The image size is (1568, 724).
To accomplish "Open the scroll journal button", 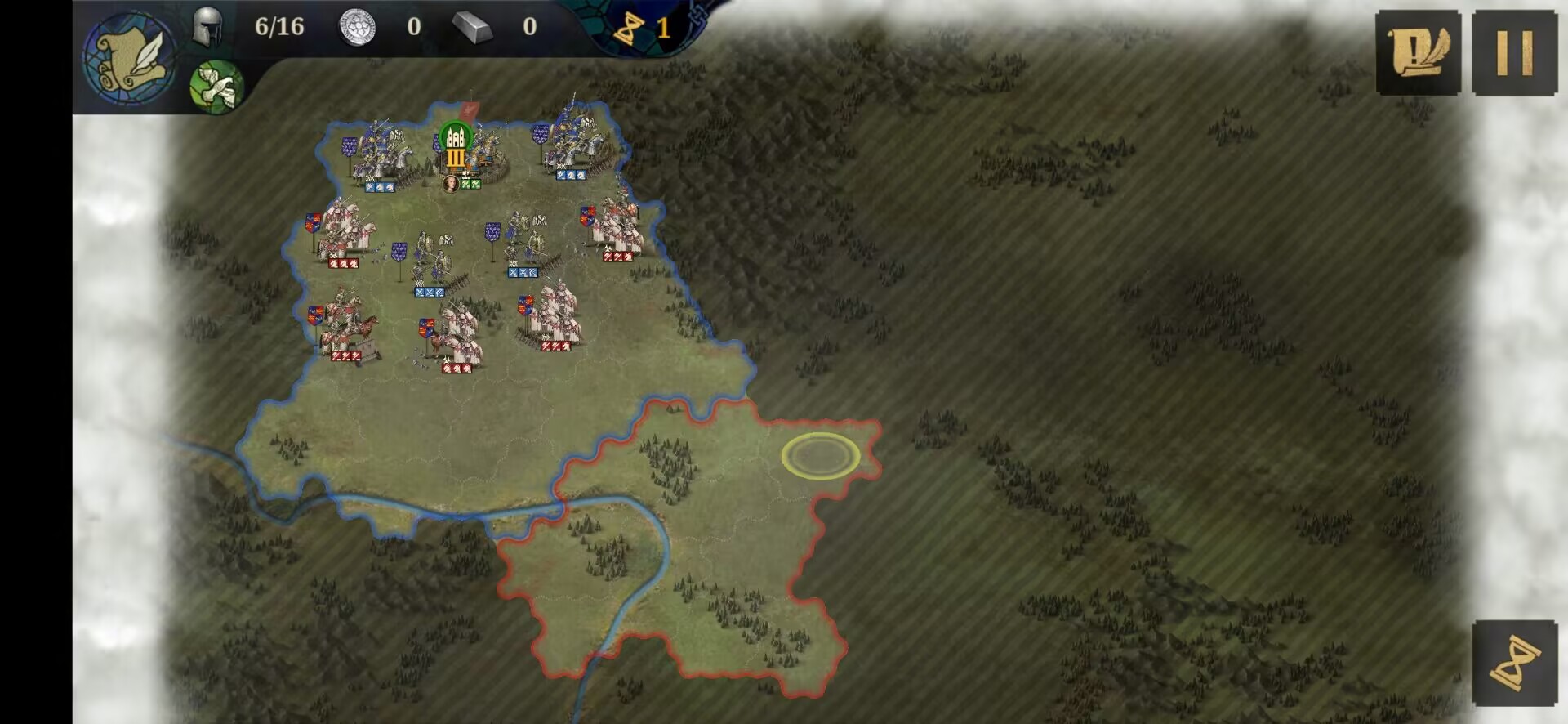I will pyautogui.click(x=1418, y=53).
